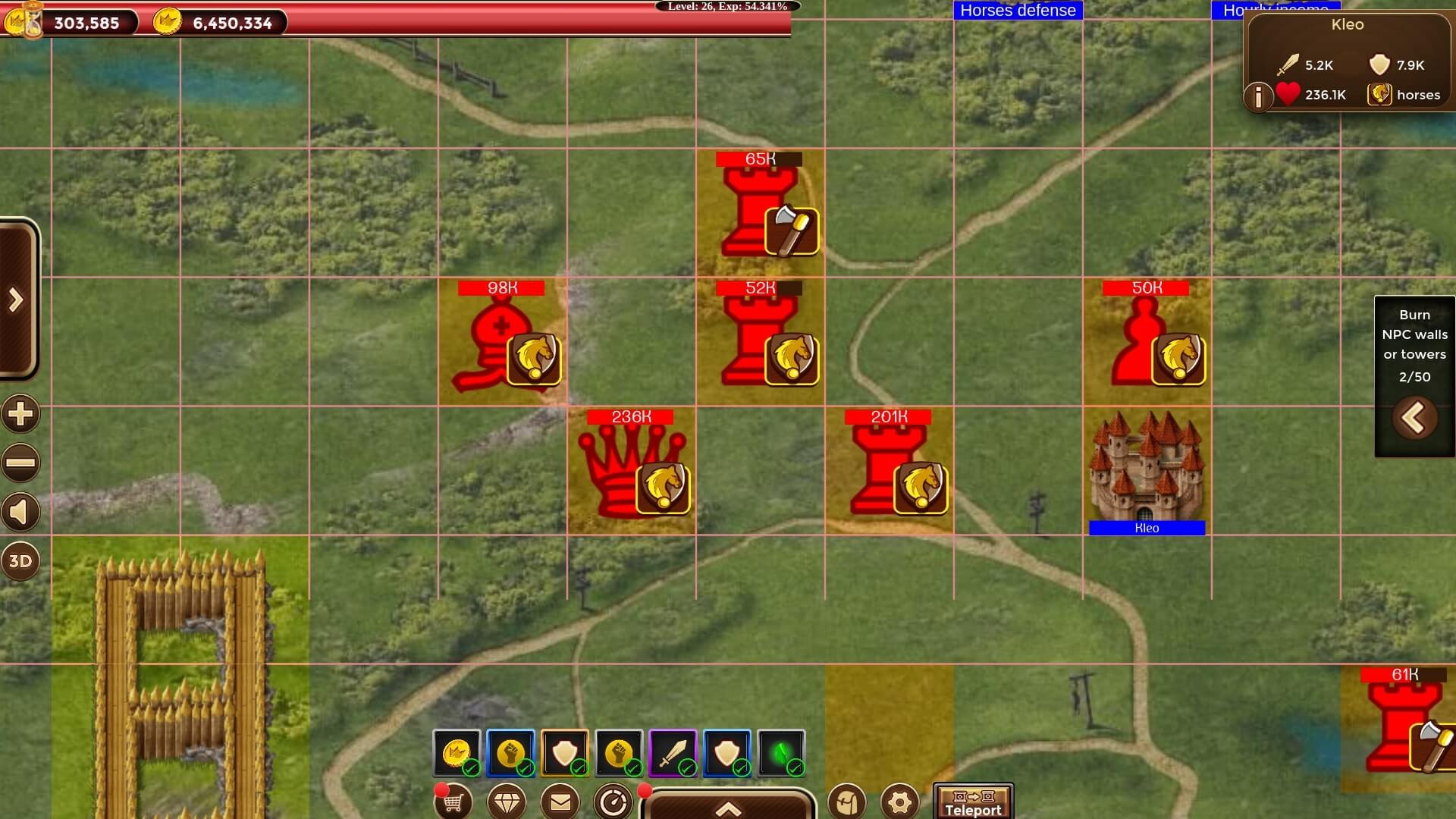
Task: Collapse the Burn NPC walls quest panel
Action: coord(1414,418)
